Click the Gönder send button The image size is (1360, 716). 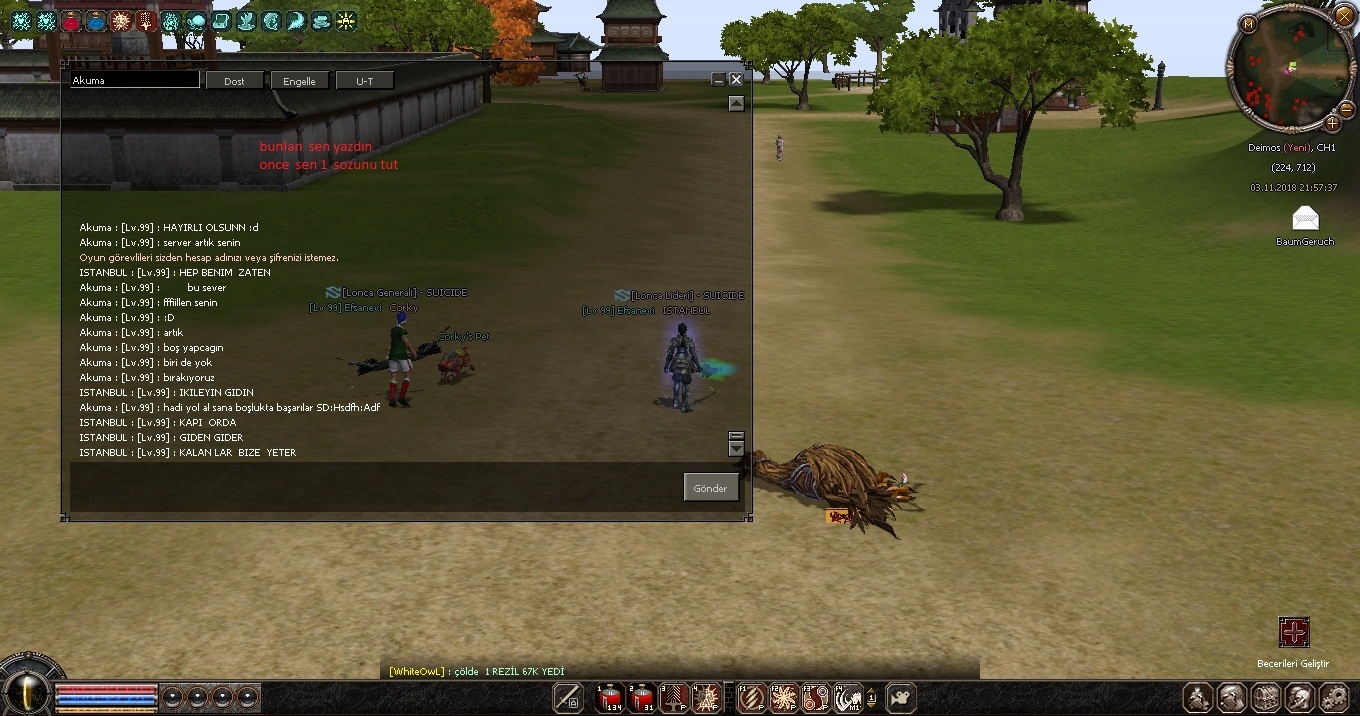coord(711,488)
